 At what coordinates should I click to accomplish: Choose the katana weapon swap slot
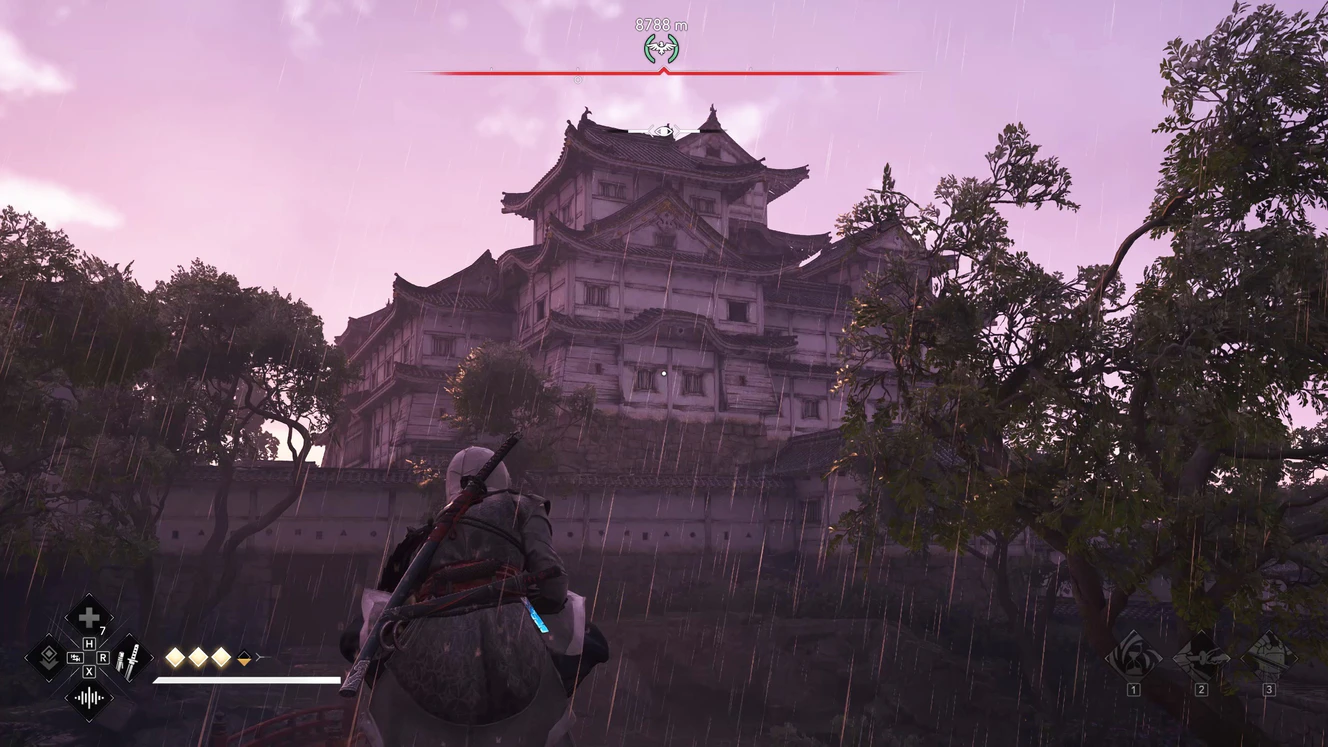(131, 658)
